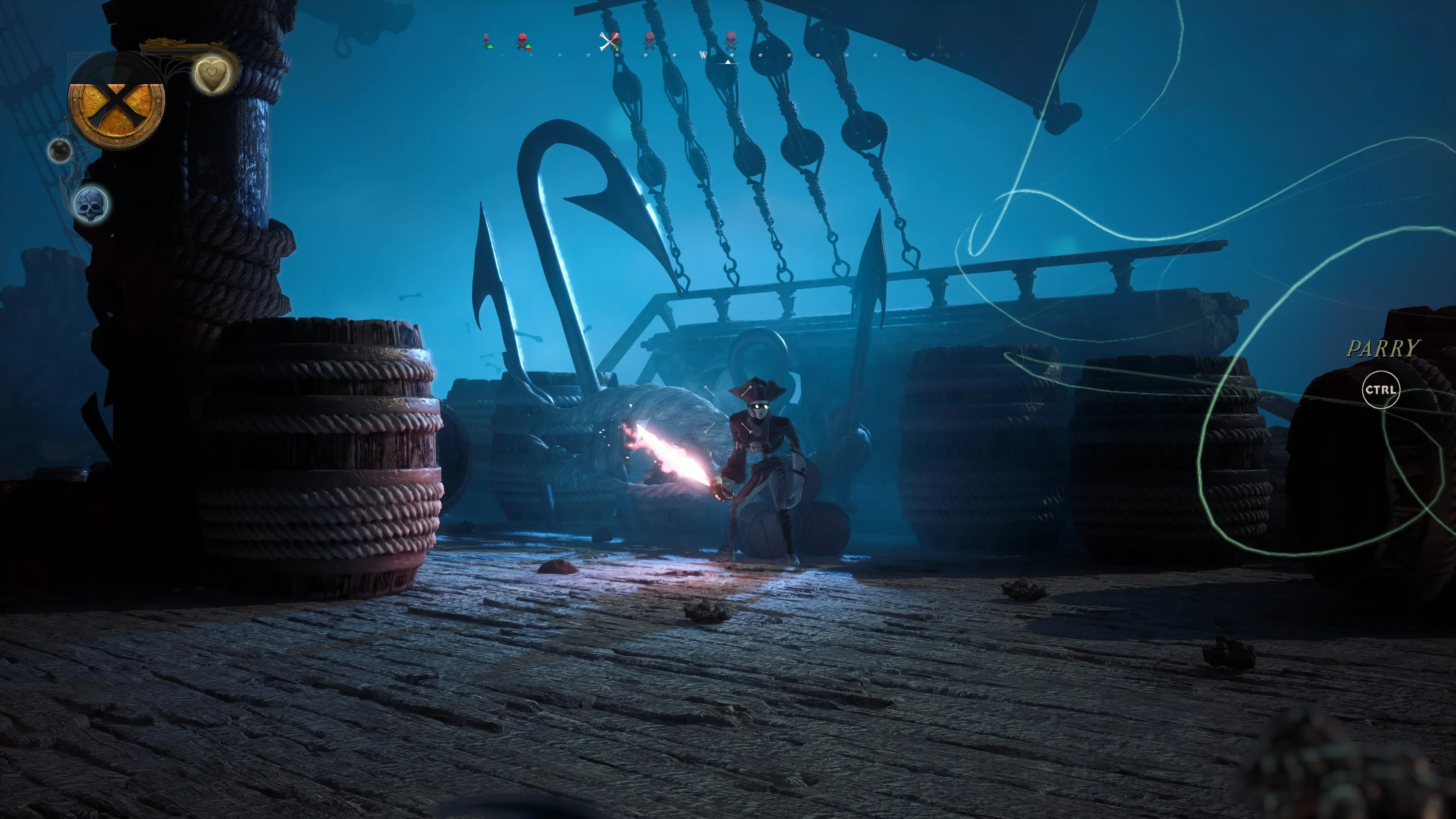
Task: Click the leftmost red skull enemy indicator
Action: click(x=486, y=39)
